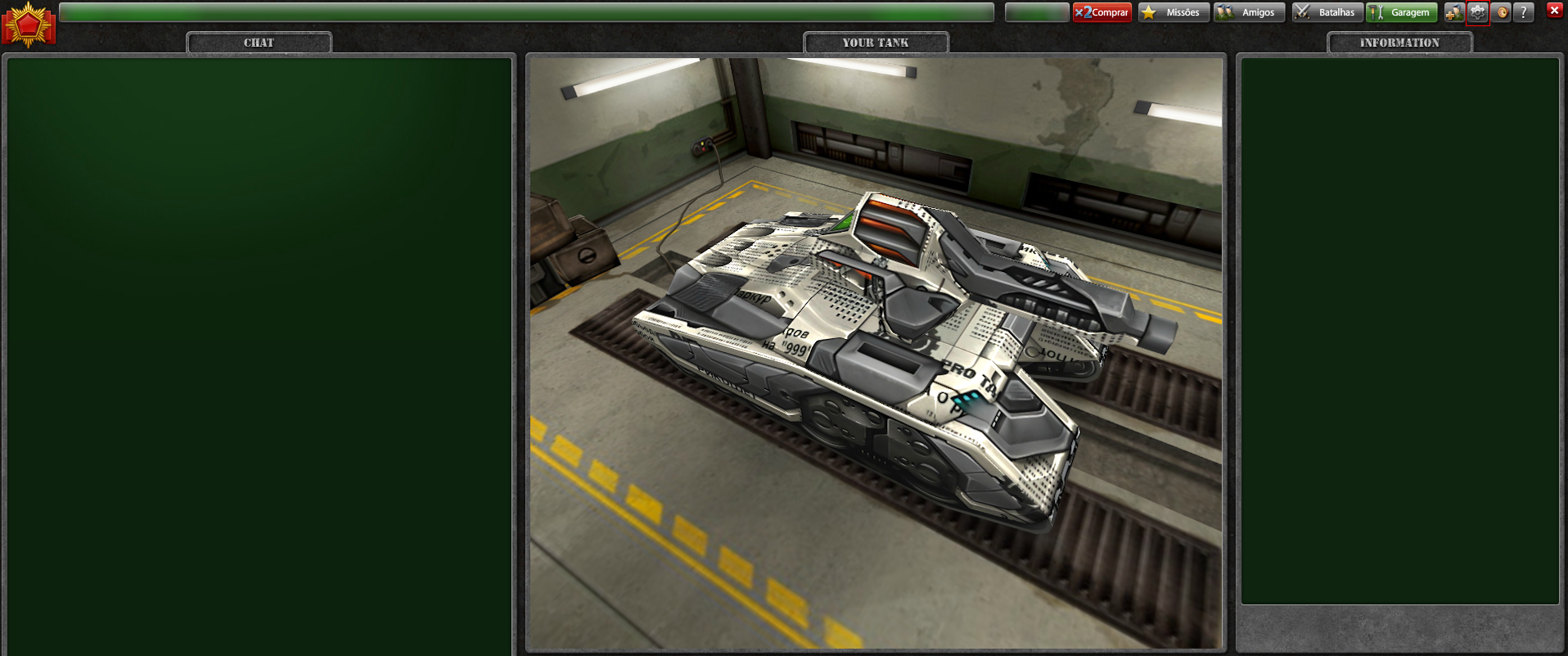This screenshot has width=1568, height=656.
Task: Click the red x2 Comprar button
Action: point(1102,12)
